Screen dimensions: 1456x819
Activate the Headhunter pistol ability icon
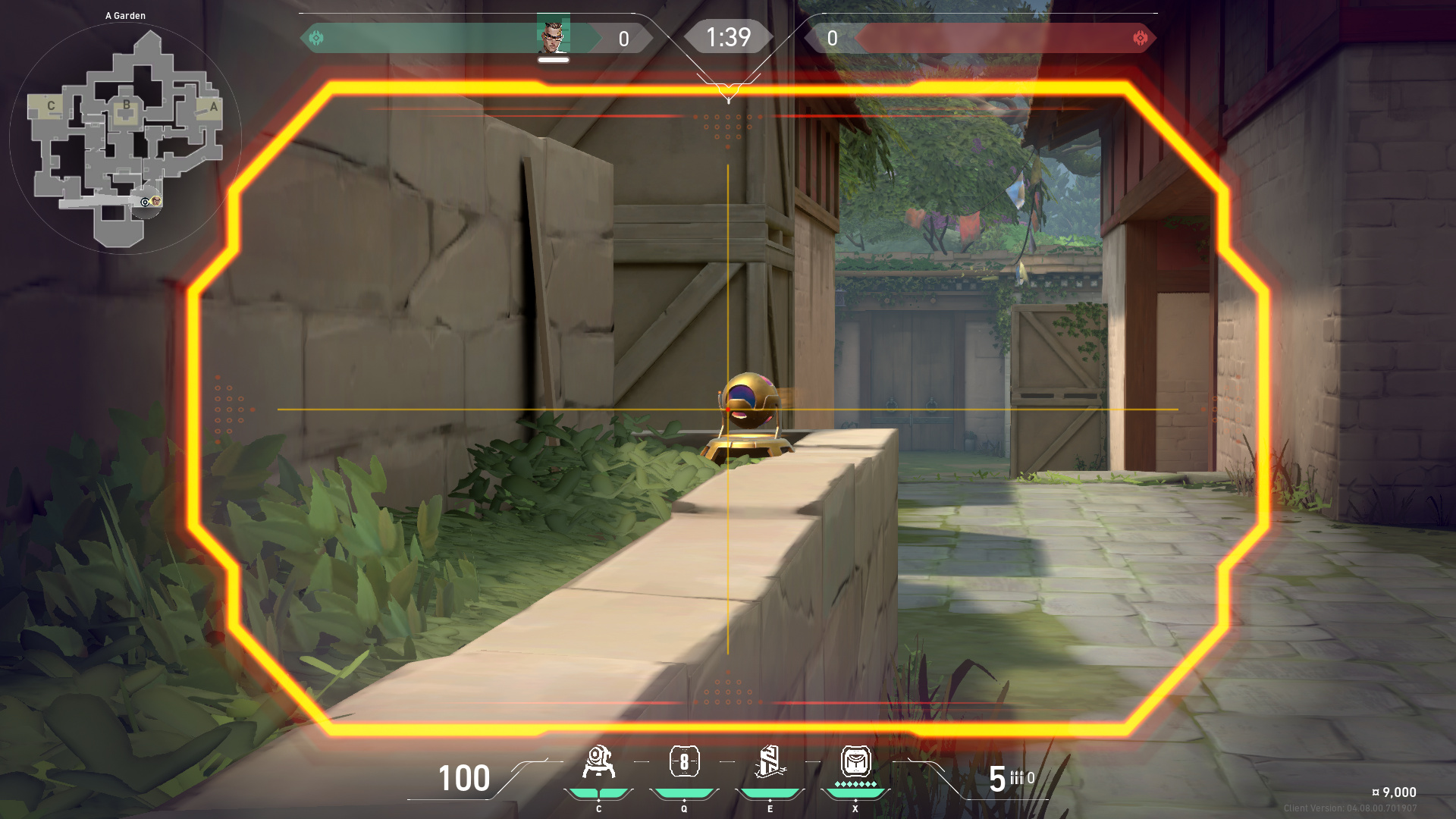click(684, 761)
